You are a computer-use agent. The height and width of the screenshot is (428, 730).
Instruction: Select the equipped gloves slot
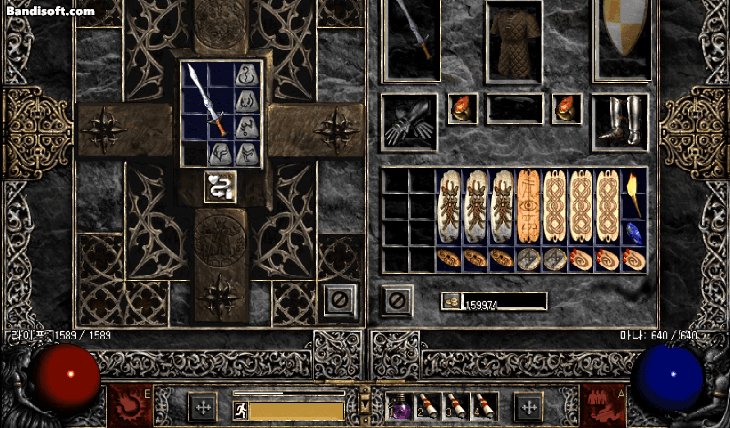(x=410, y=122)
